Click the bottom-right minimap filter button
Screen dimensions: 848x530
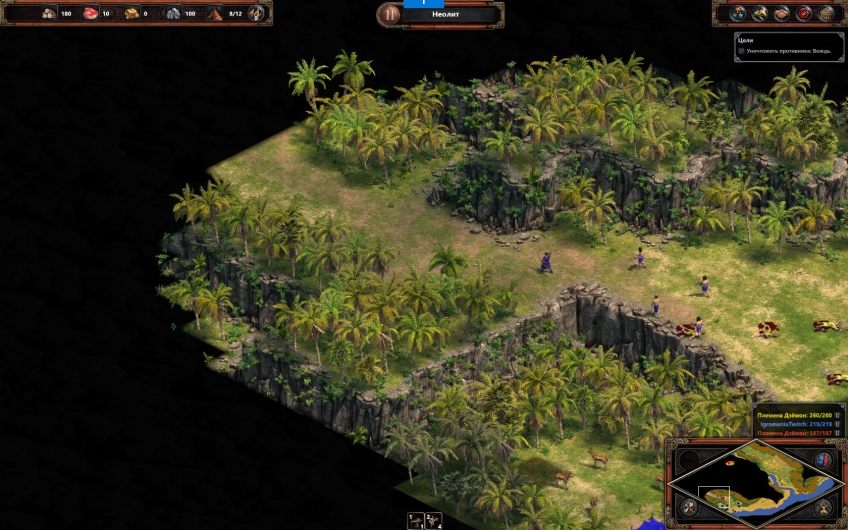824,507
